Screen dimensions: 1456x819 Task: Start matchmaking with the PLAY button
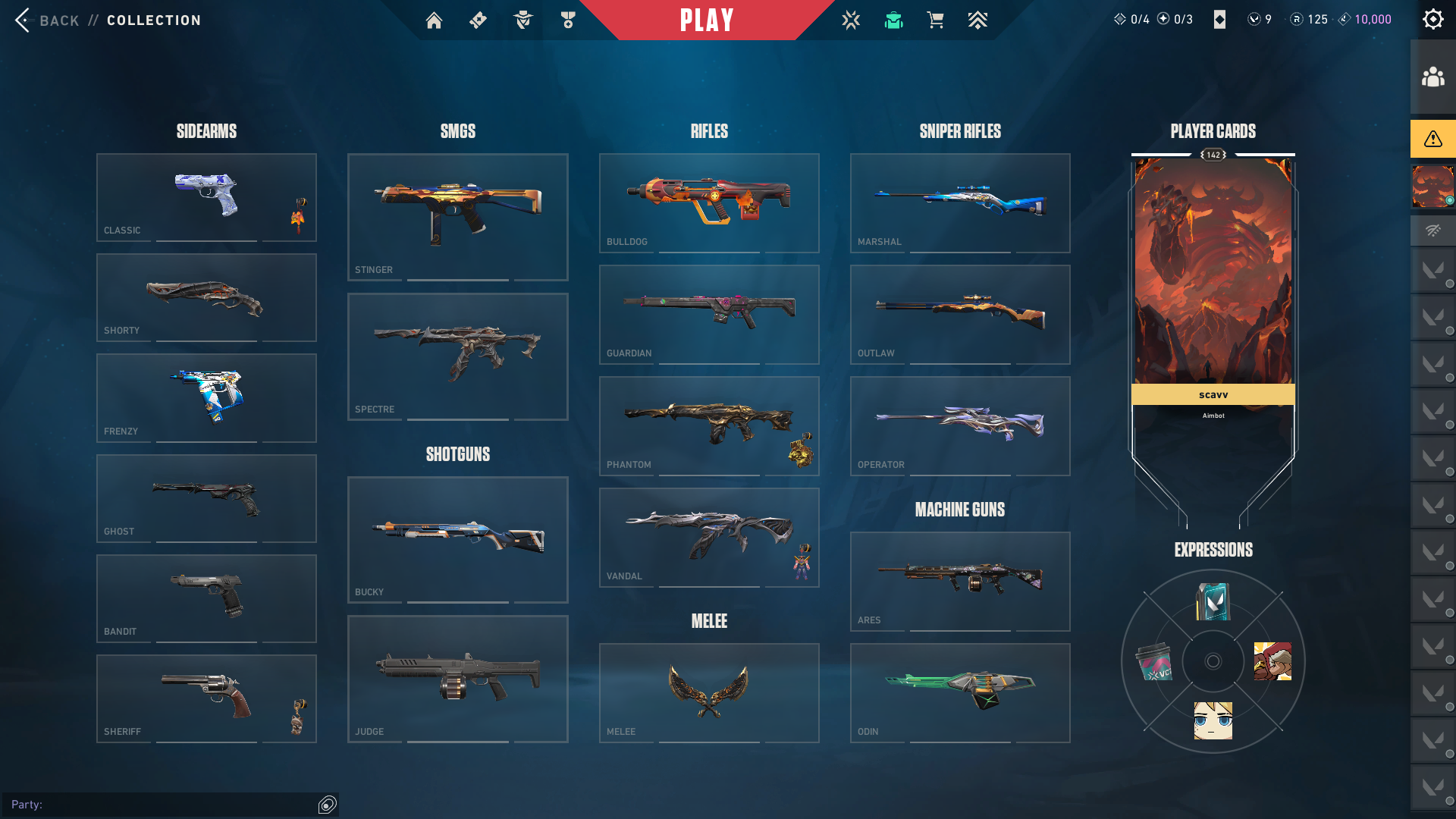(707, 20)
